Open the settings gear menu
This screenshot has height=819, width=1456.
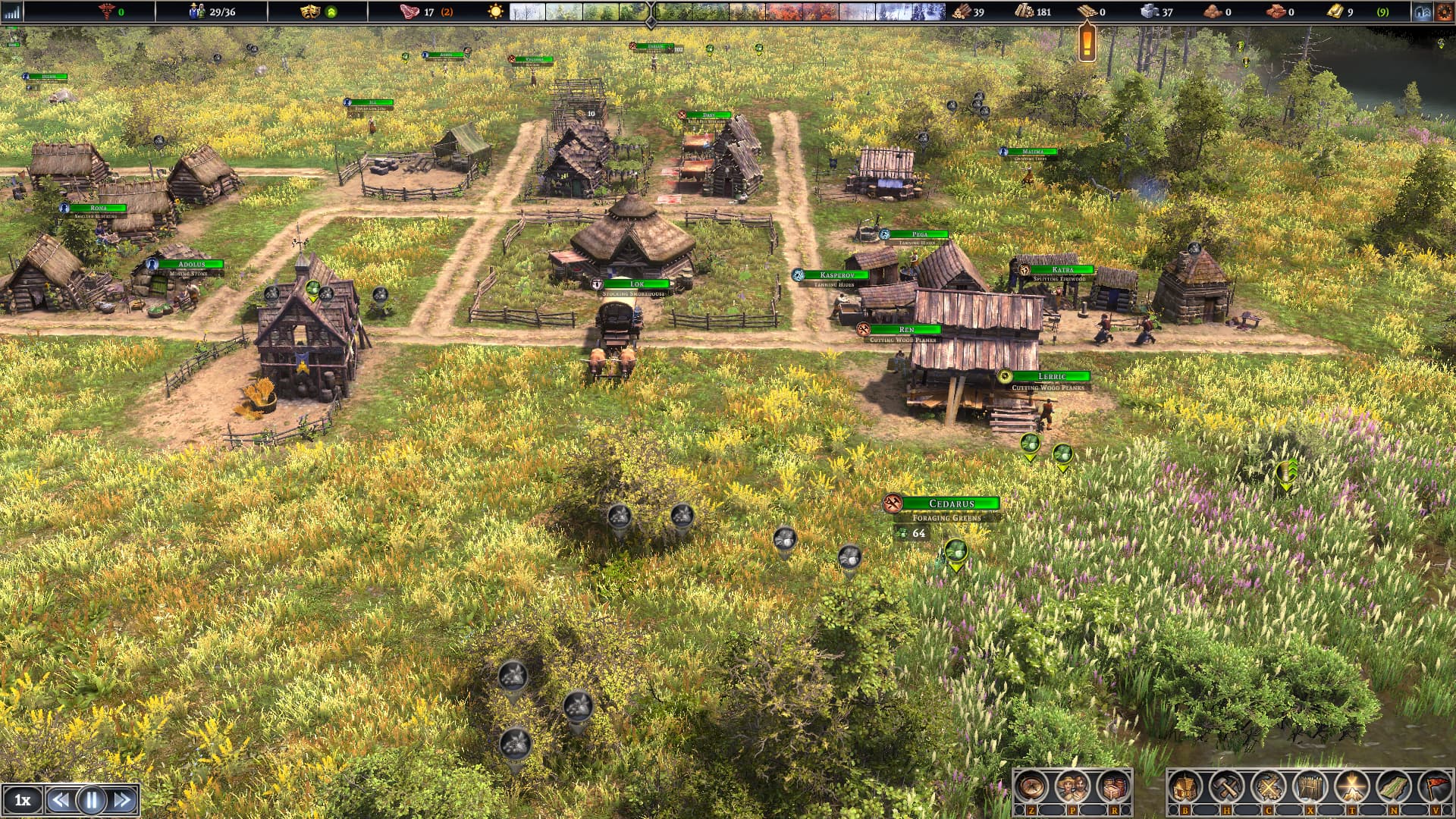1445,12
